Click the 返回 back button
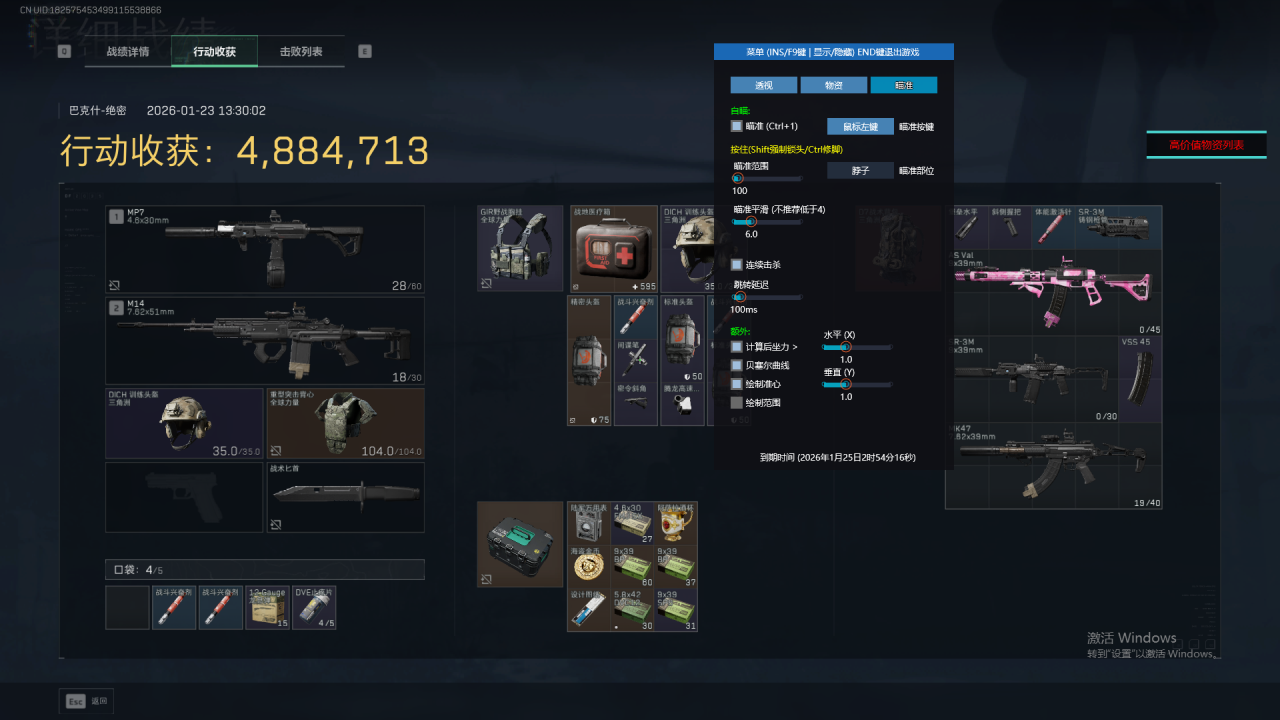This screenshot has height=720, width=1280. [x=87, y=701]
